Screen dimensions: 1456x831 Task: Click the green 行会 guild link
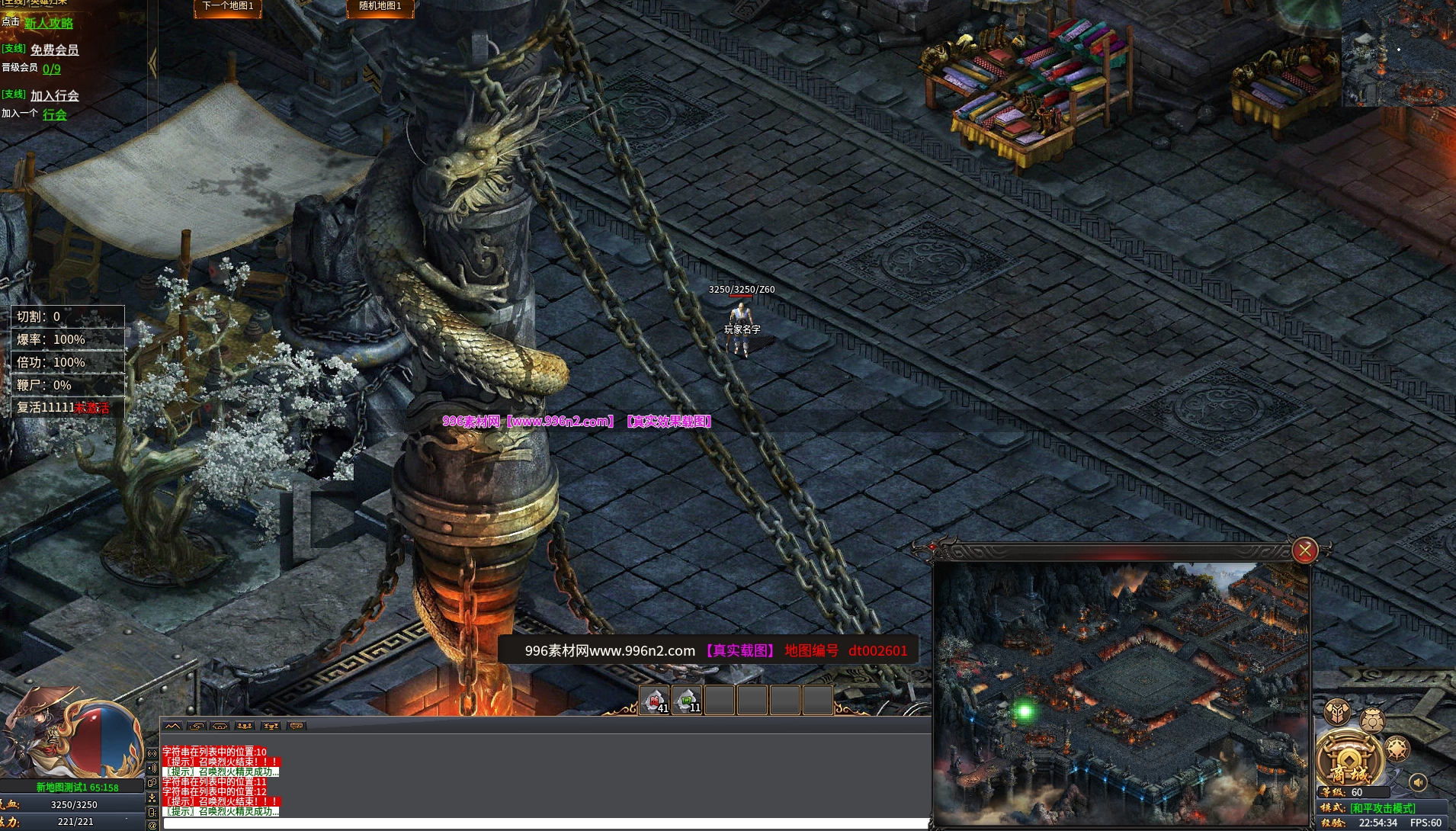[x=54, y=114]
